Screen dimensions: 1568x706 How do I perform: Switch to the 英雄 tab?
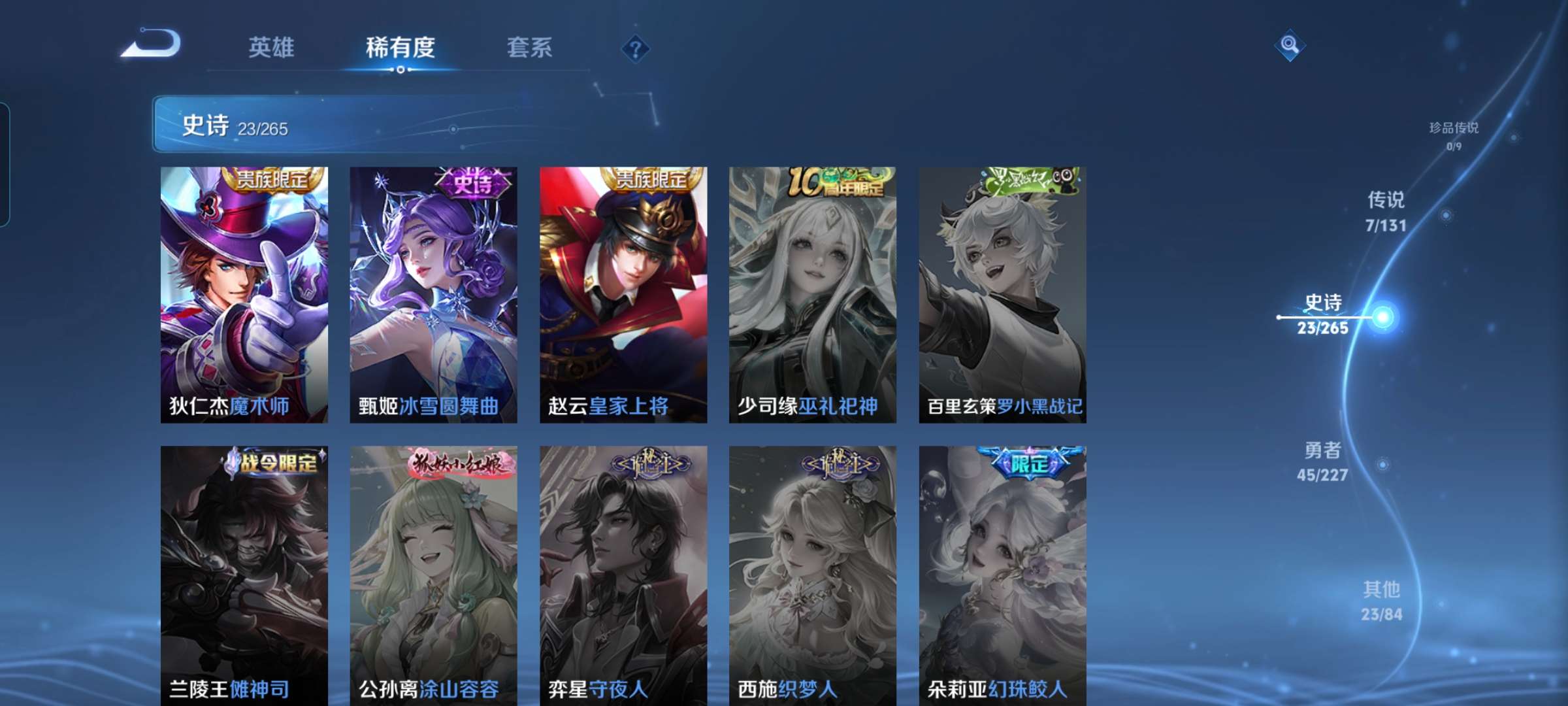tap(272, 48)
